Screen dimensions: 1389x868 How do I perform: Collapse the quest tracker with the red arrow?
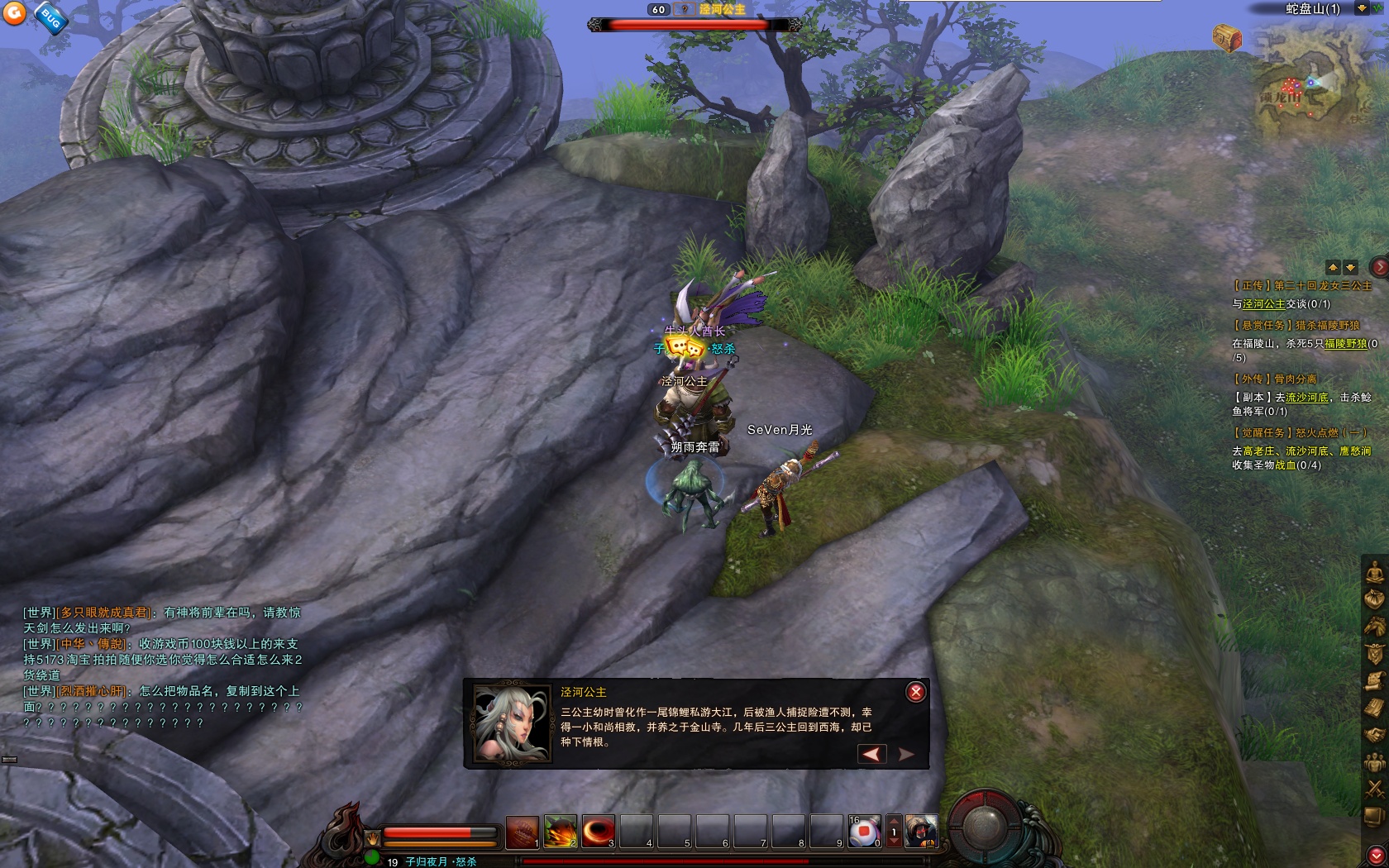pyautogui.click(x=1379, y=267)
